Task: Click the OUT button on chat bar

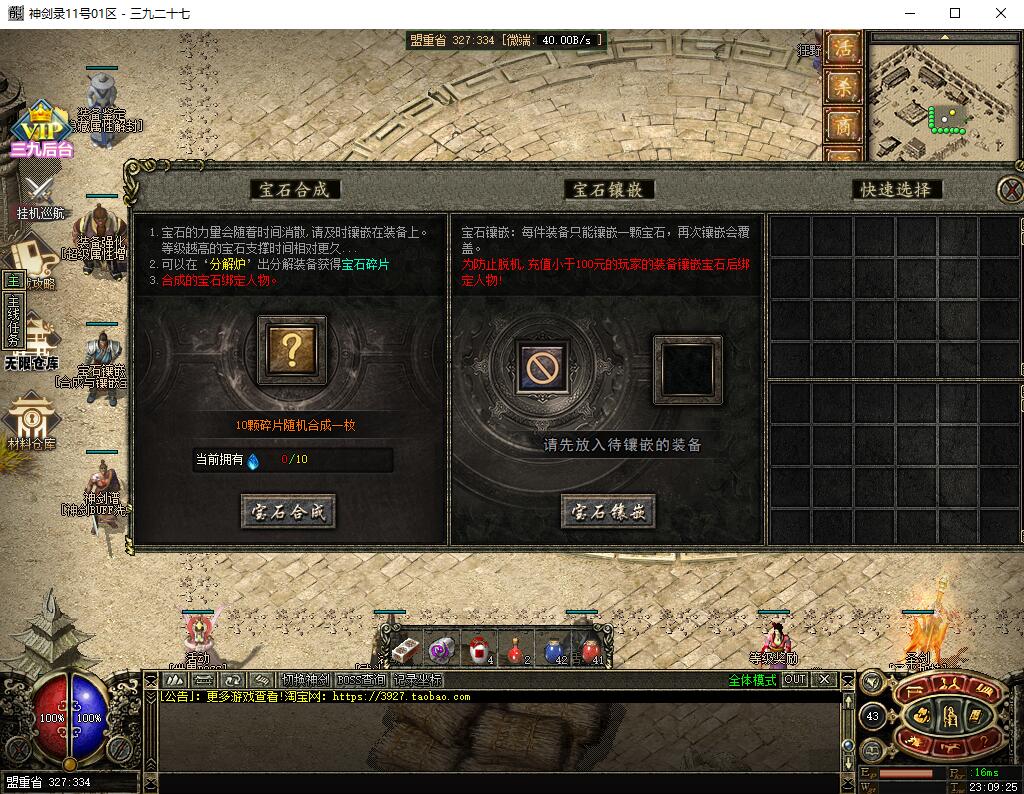Action: (794, 680)
